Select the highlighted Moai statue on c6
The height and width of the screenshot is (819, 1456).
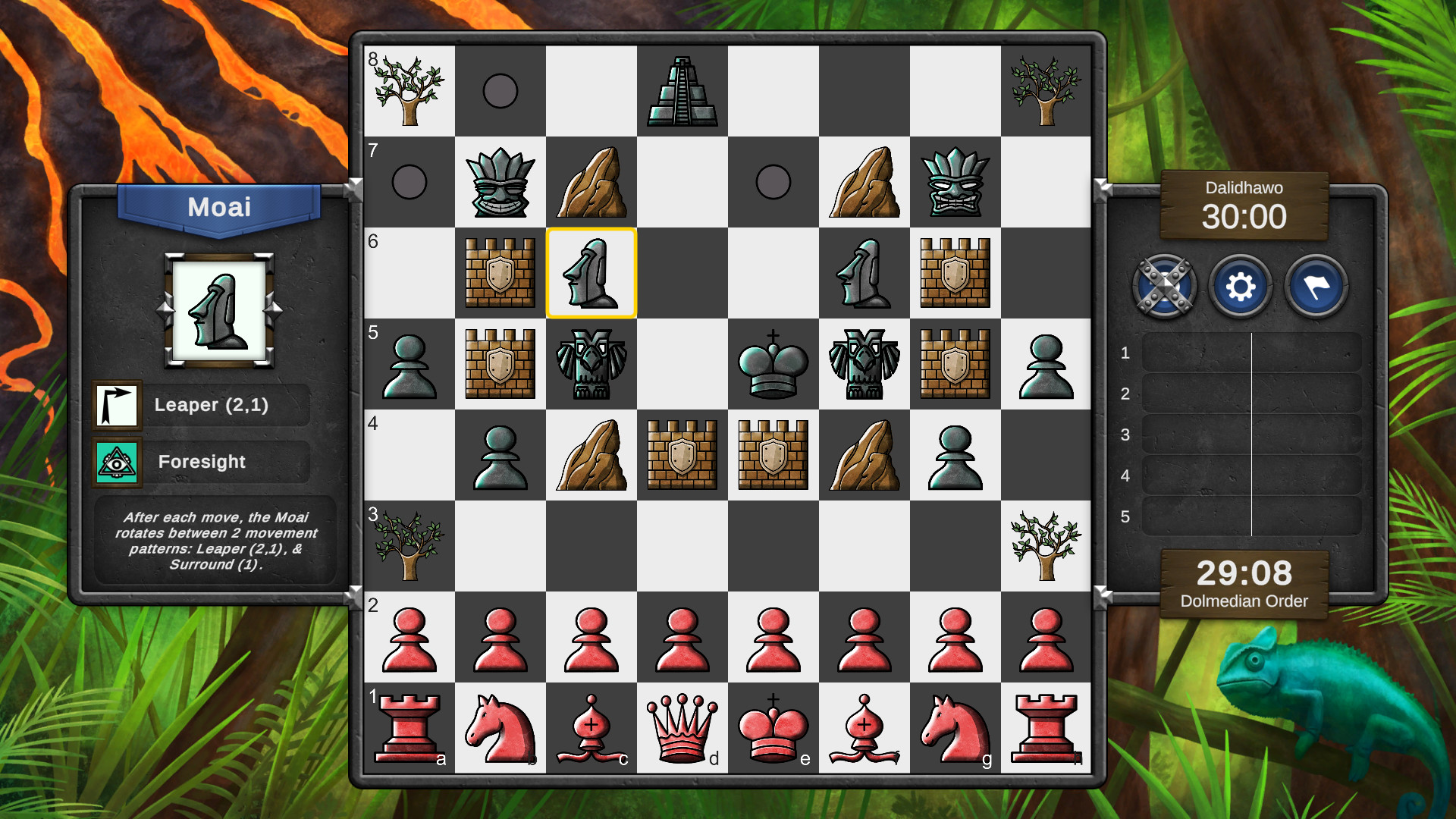591,274
